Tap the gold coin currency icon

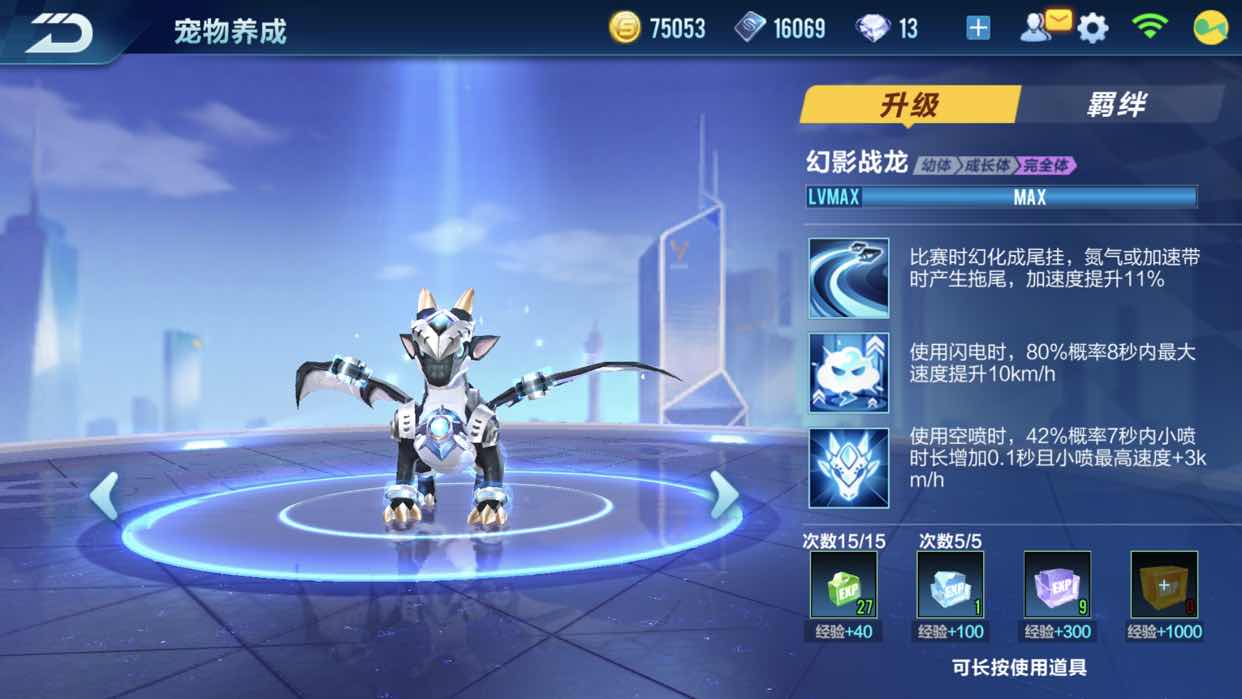pos(625,28)
